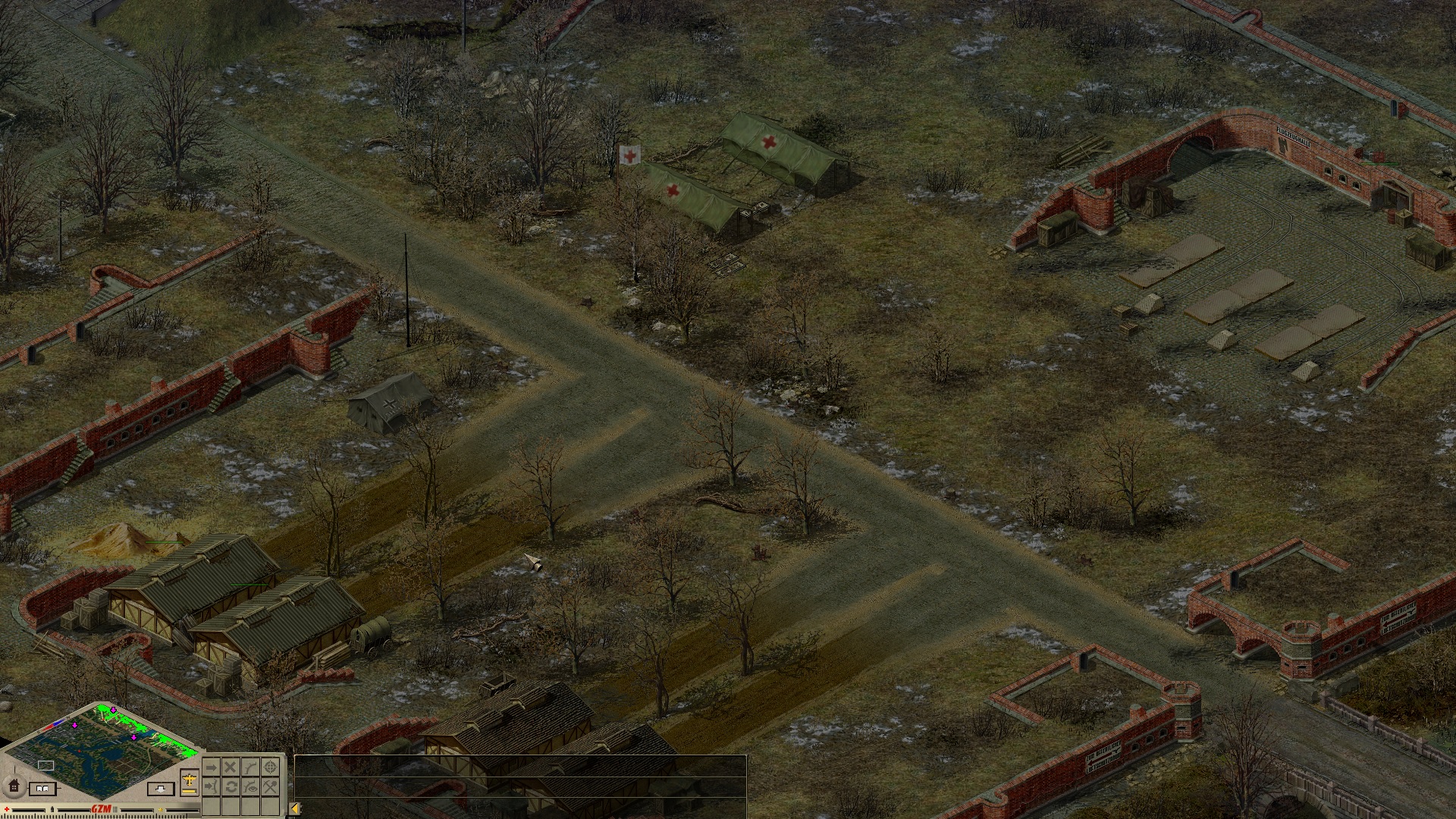Select the circular arrows rotate command
Image resolution: width=1456 pixels, height=819 pixels.
click(231, 786)
